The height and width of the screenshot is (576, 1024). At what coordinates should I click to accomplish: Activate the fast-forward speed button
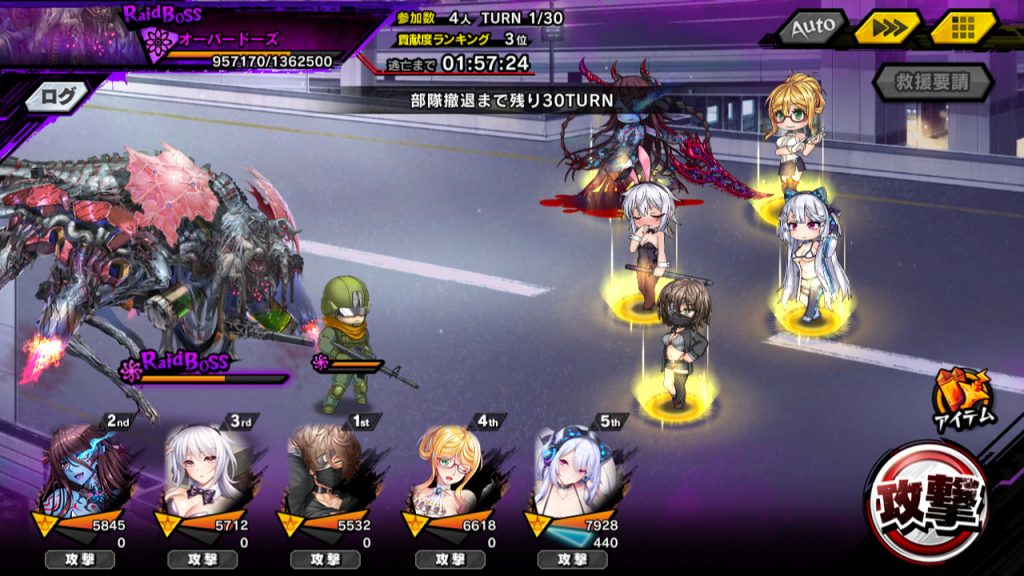pos(886,29)
